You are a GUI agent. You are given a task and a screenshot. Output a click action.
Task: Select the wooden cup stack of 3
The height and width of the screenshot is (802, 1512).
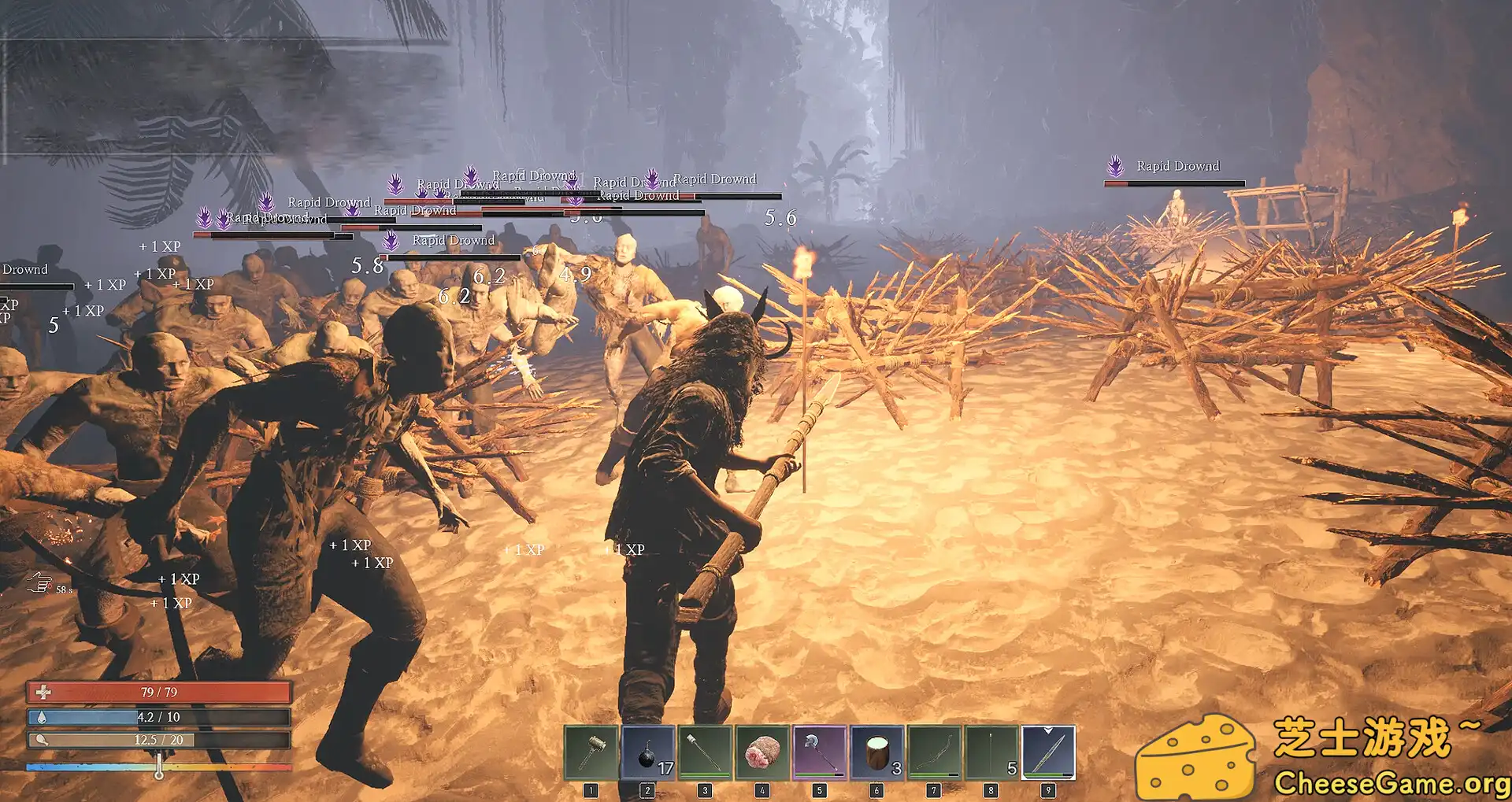tap(876, 752)
